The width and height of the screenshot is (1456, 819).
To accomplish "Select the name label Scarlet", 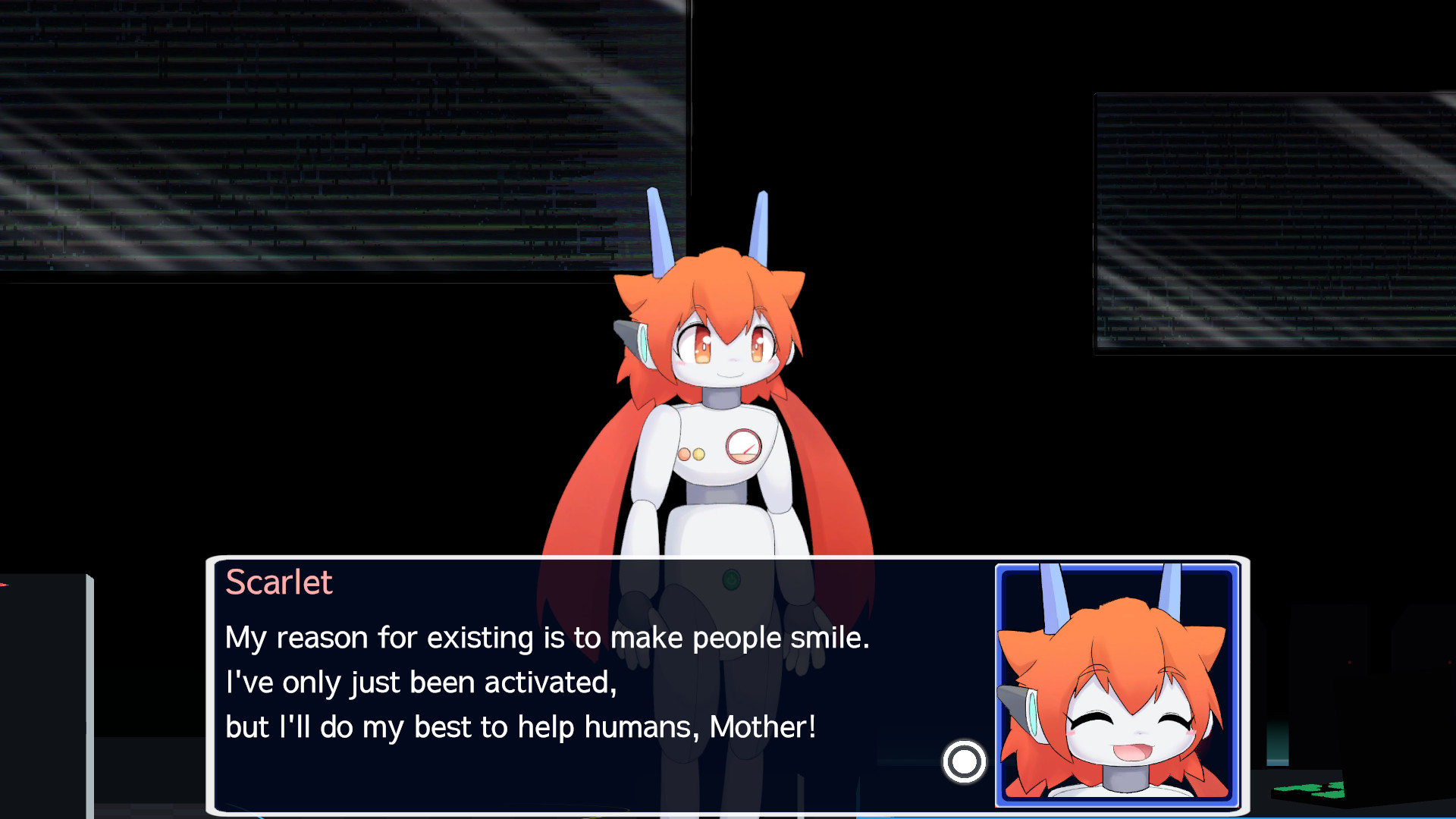I will tap(279, 582).
